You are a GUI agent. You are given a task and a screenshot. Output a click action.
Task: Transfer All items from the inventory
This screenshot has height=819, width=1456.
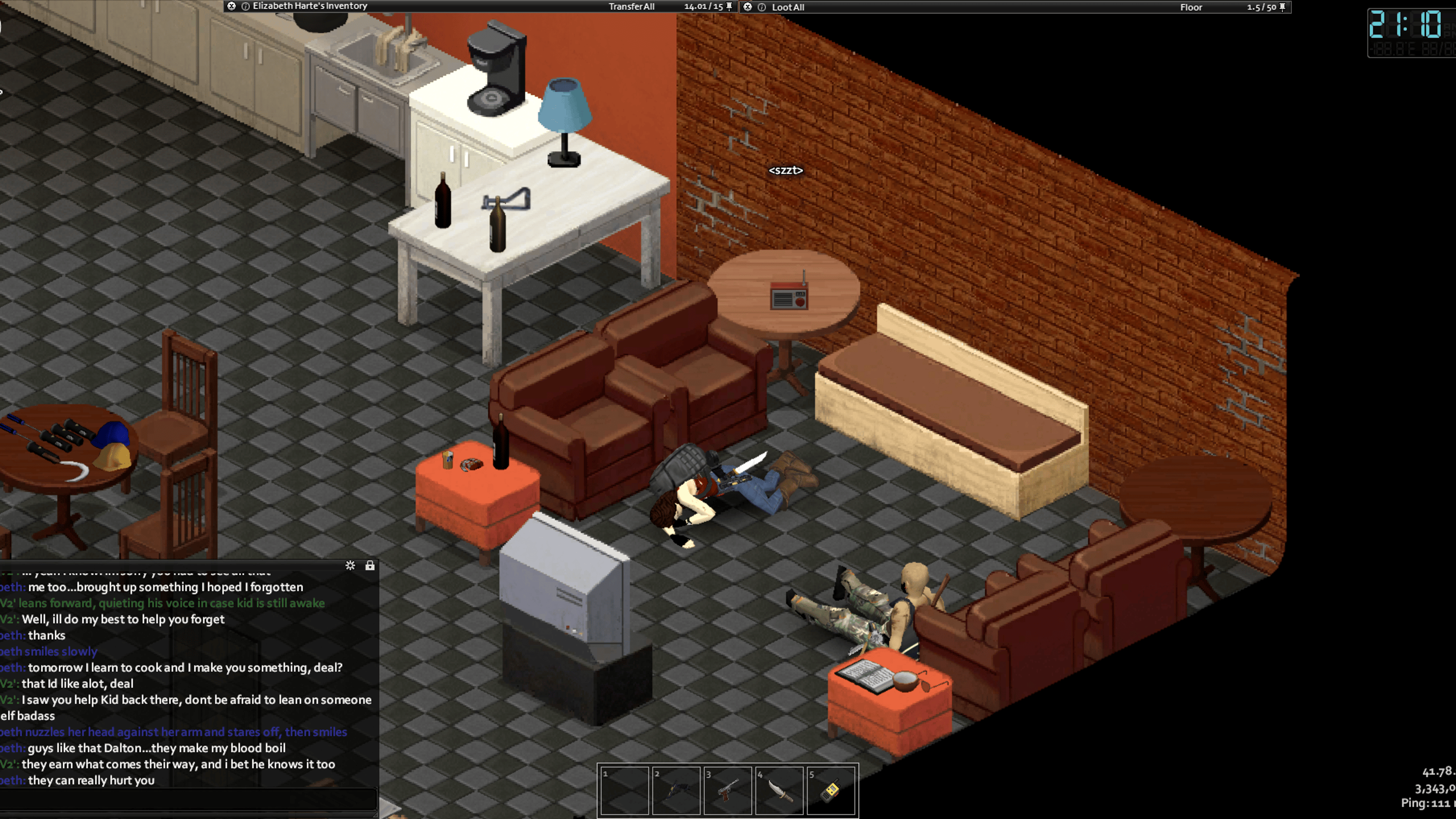631,7
